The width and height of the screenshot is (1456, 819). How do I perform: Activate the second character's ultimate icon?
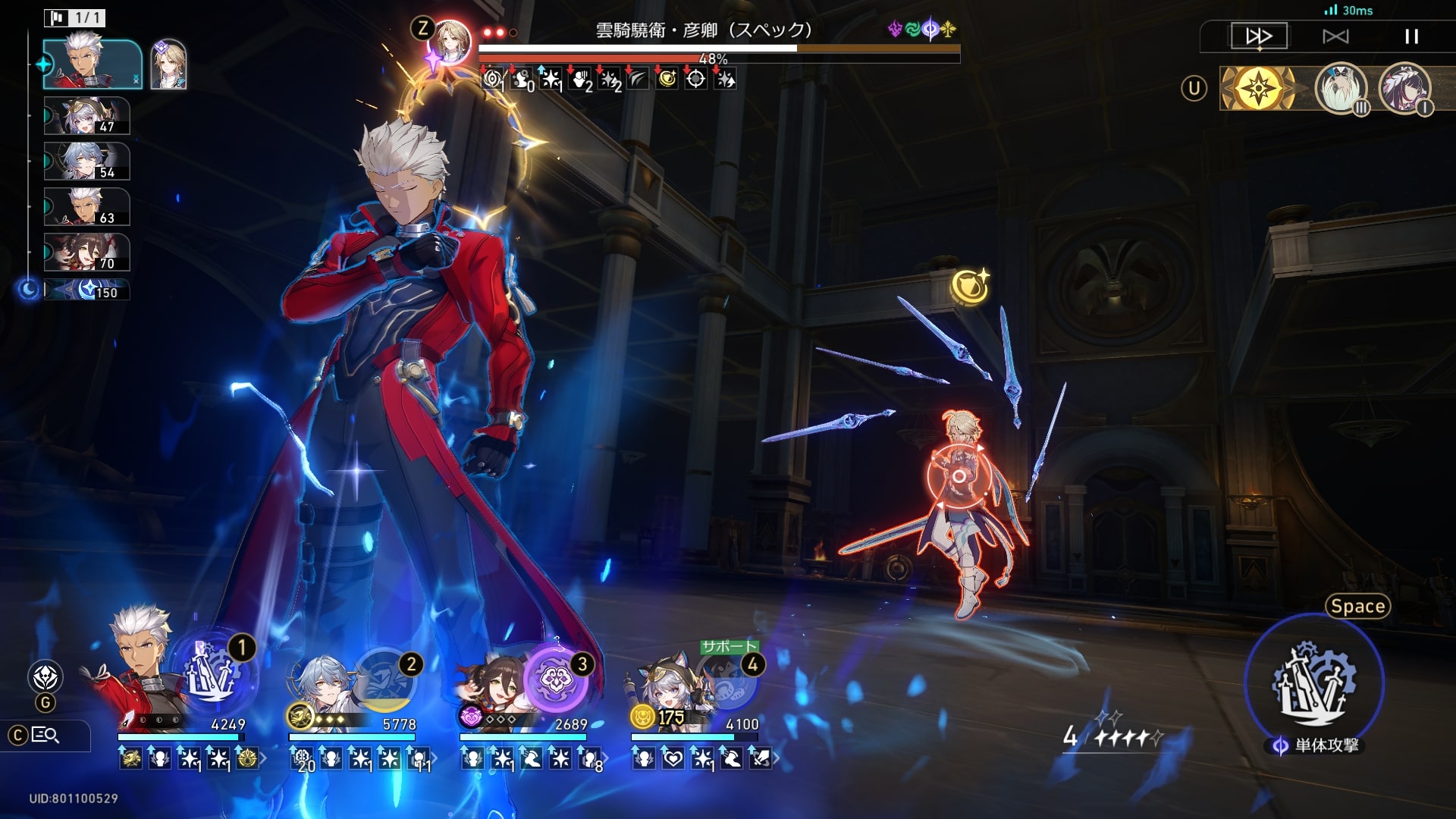pos(385,679)
